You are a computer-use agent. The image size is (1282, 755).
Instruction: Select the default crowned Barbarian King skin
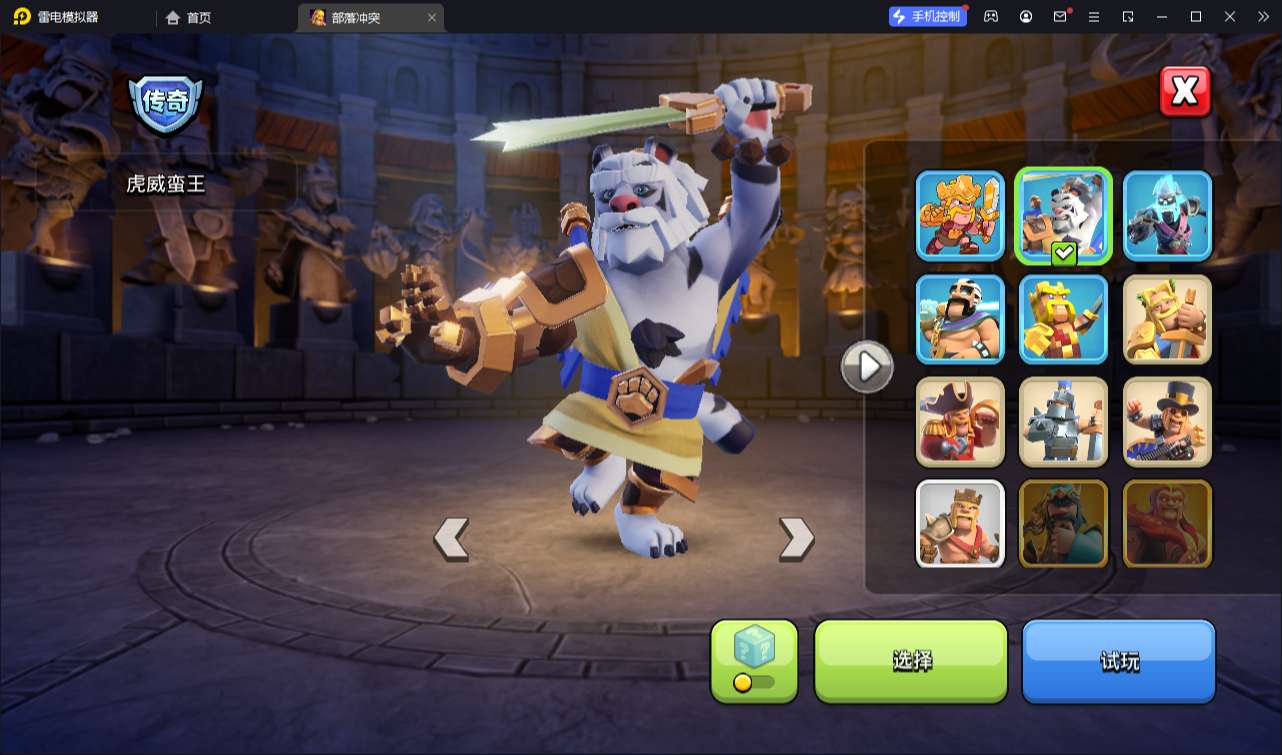coord(960,524)
